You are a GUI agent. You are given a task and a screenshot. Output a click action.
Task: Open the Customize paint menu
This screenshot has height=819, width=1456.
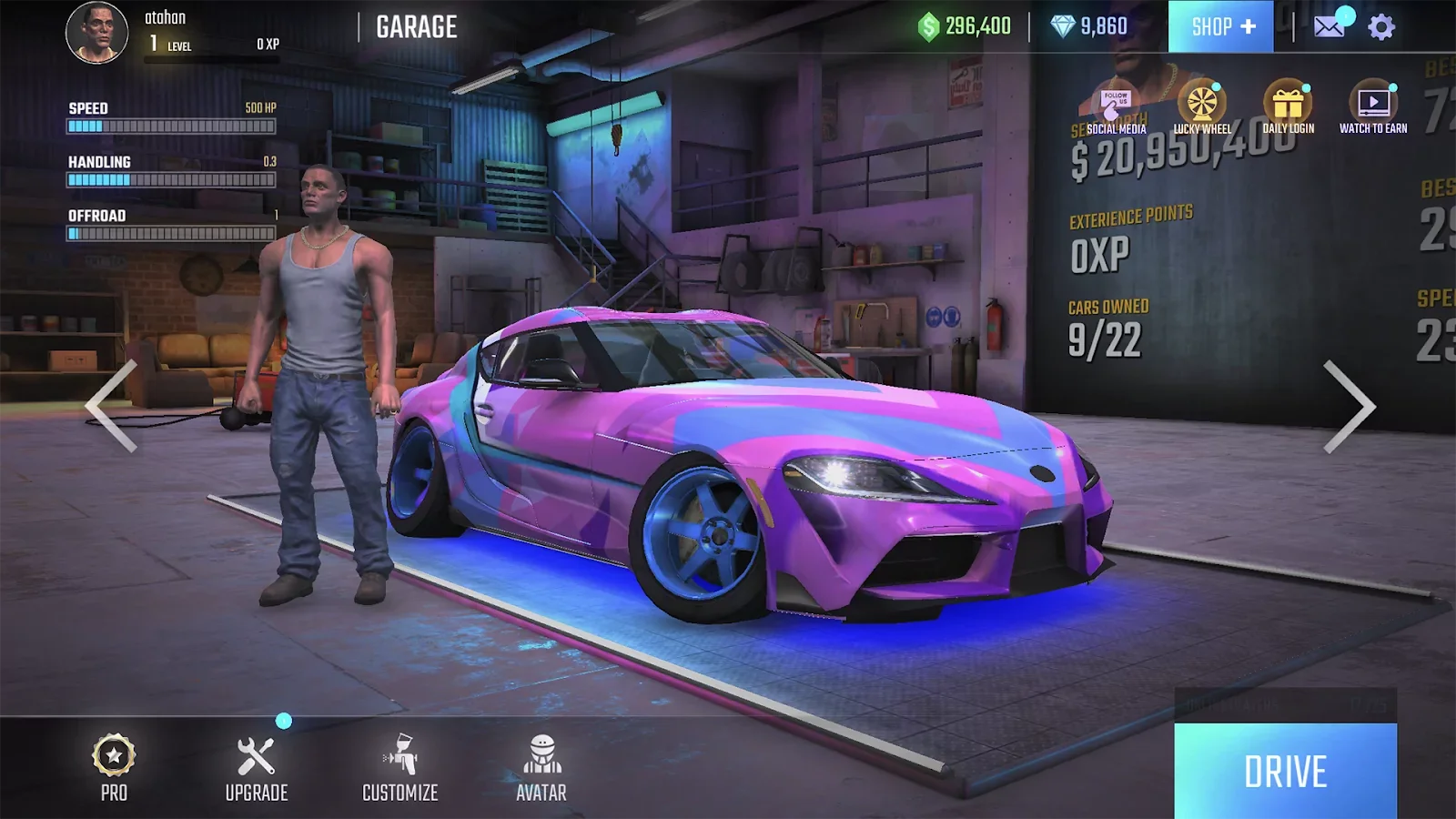click(400, 768)
